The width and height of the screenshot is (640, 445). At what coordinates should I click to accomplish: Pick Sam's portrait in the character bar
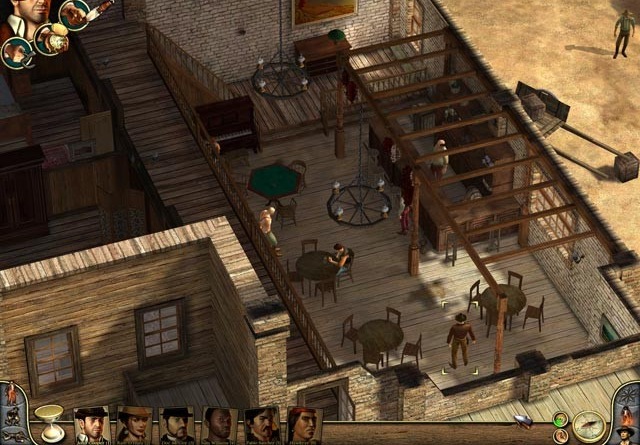point(220,426)
